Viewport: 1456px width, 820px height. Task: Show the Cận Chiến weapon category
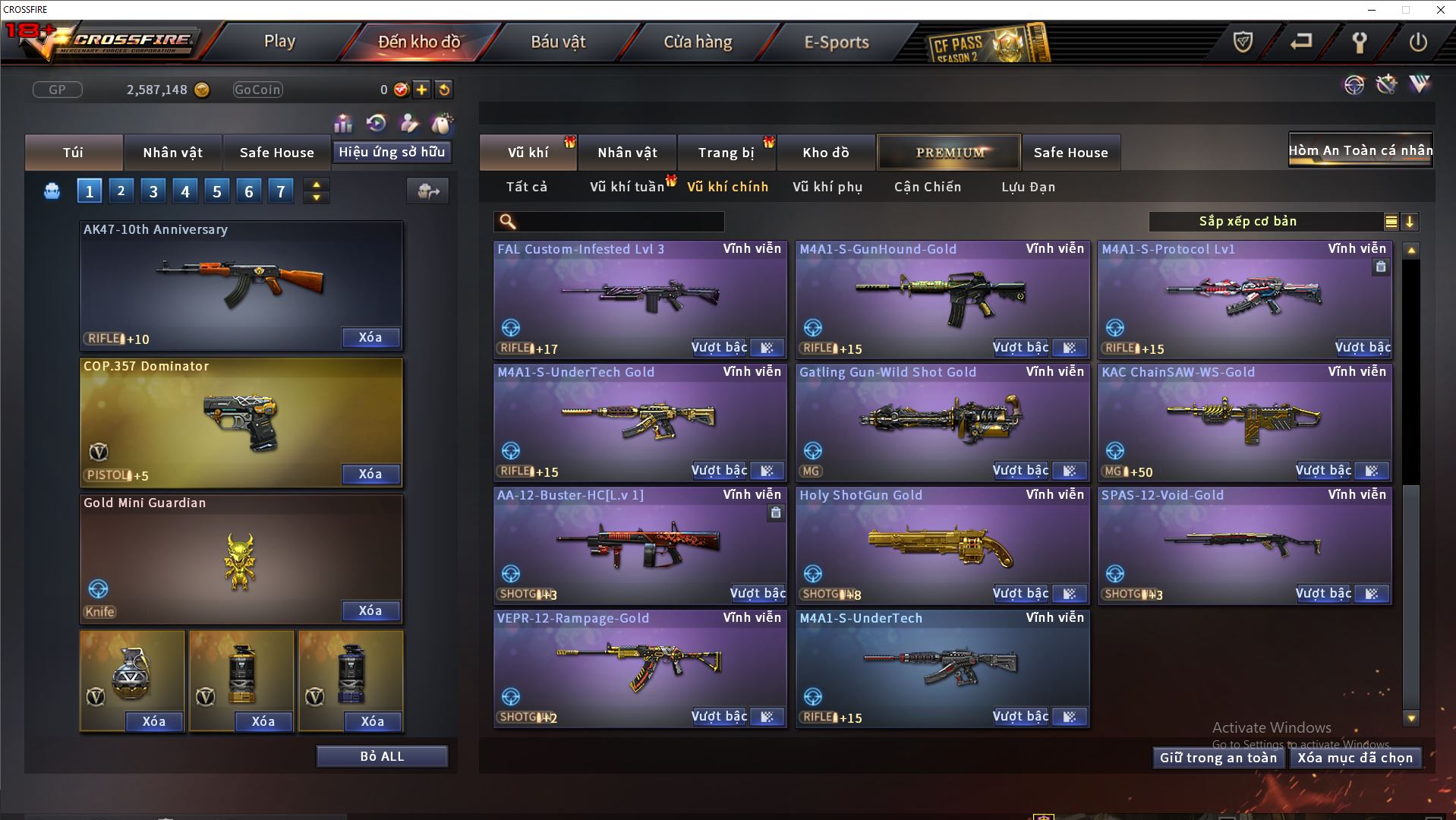tap(928, 187)
